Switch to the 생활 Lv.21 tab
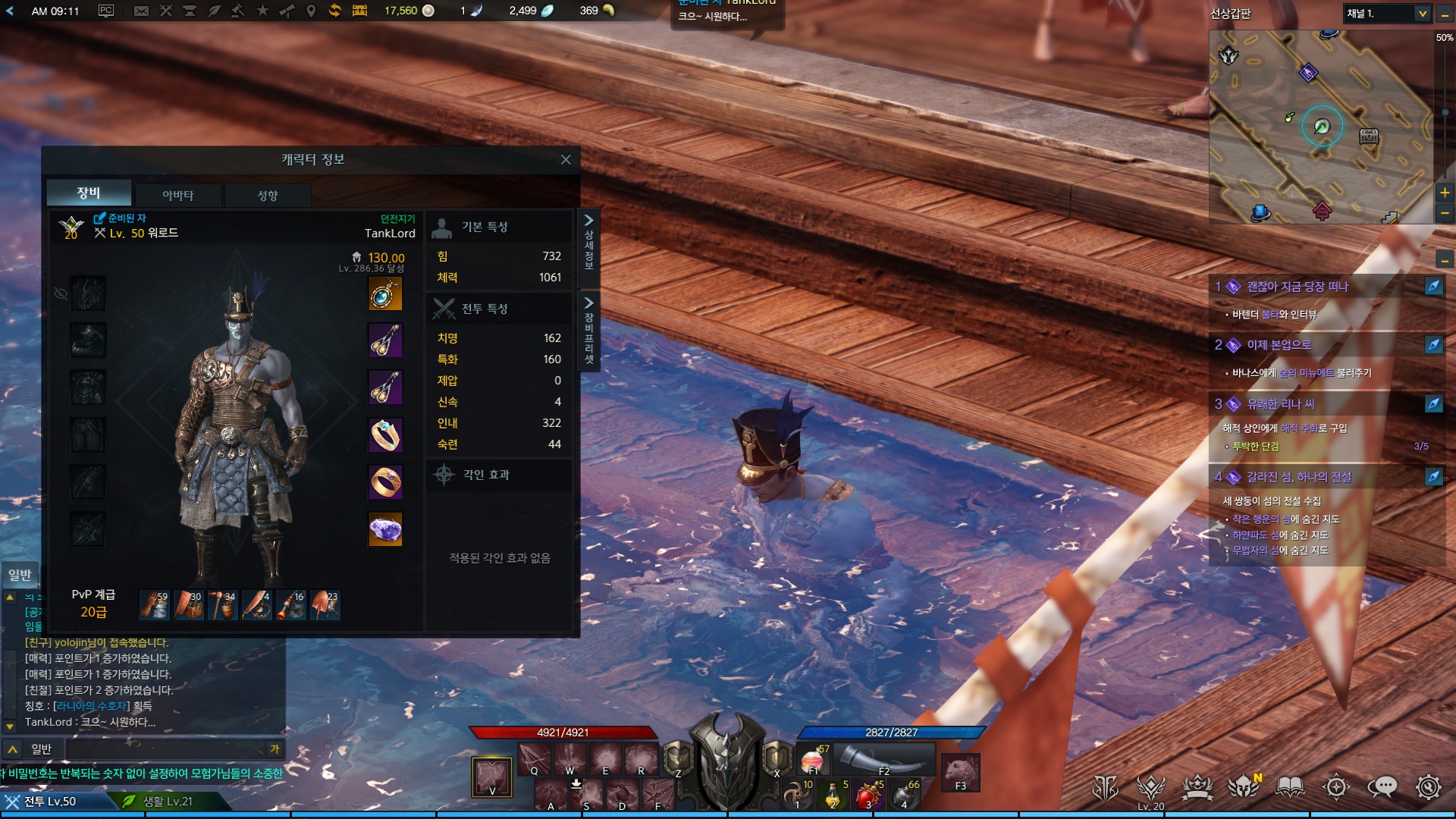The height and width of the screenshot is (819, 1456). click(x=168, y=802)
